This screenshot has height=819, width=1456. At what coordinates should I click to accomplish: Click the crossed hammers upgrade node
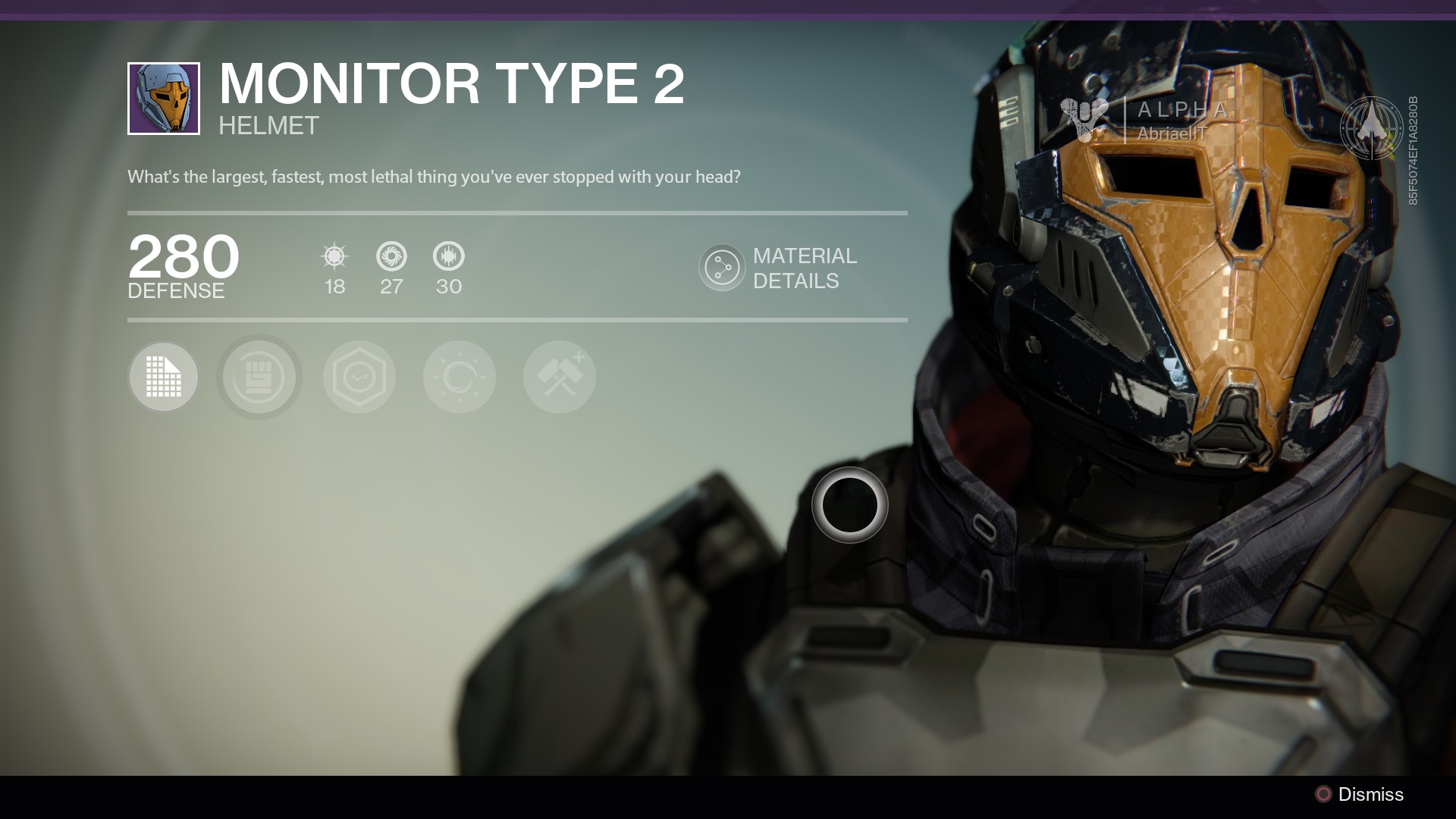point(560,377)
